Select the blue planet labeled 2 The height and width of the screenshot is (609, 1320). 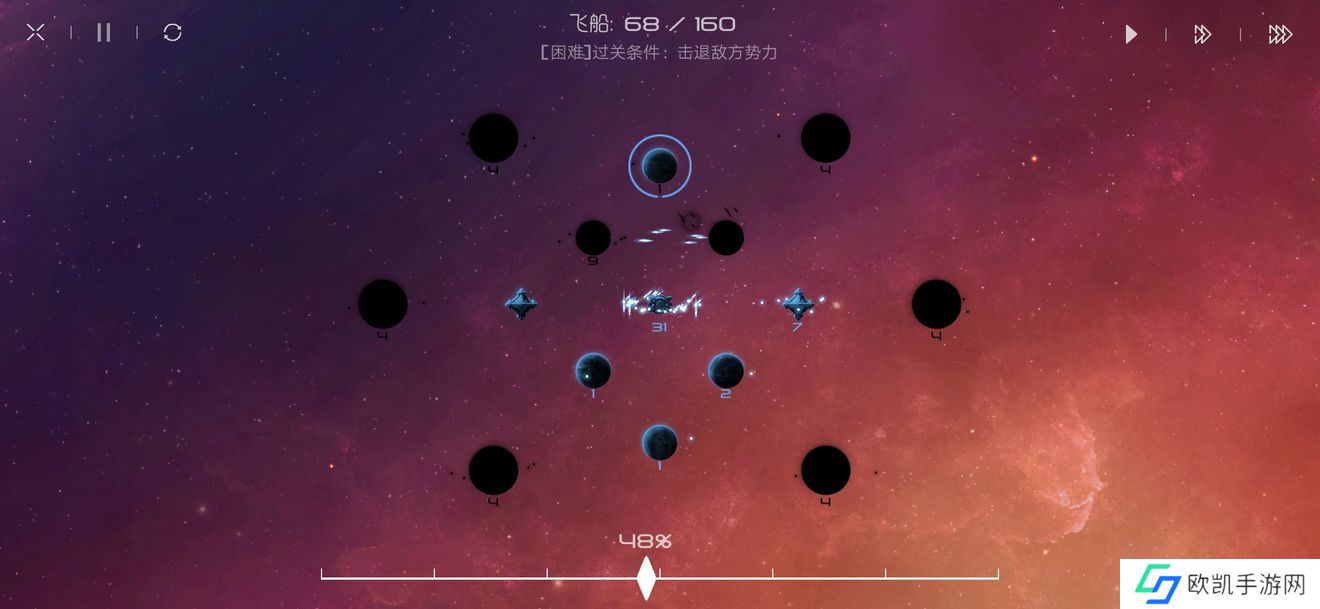tap(726, 371)
